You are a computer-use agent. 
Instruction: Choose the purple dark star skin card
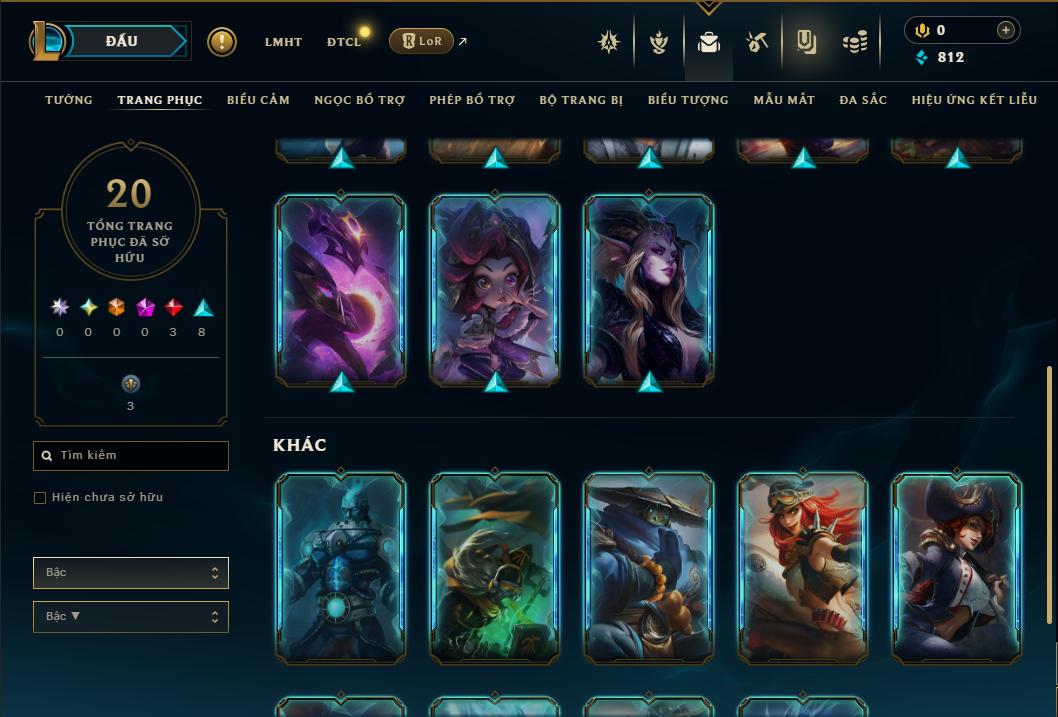click(341, 288)
